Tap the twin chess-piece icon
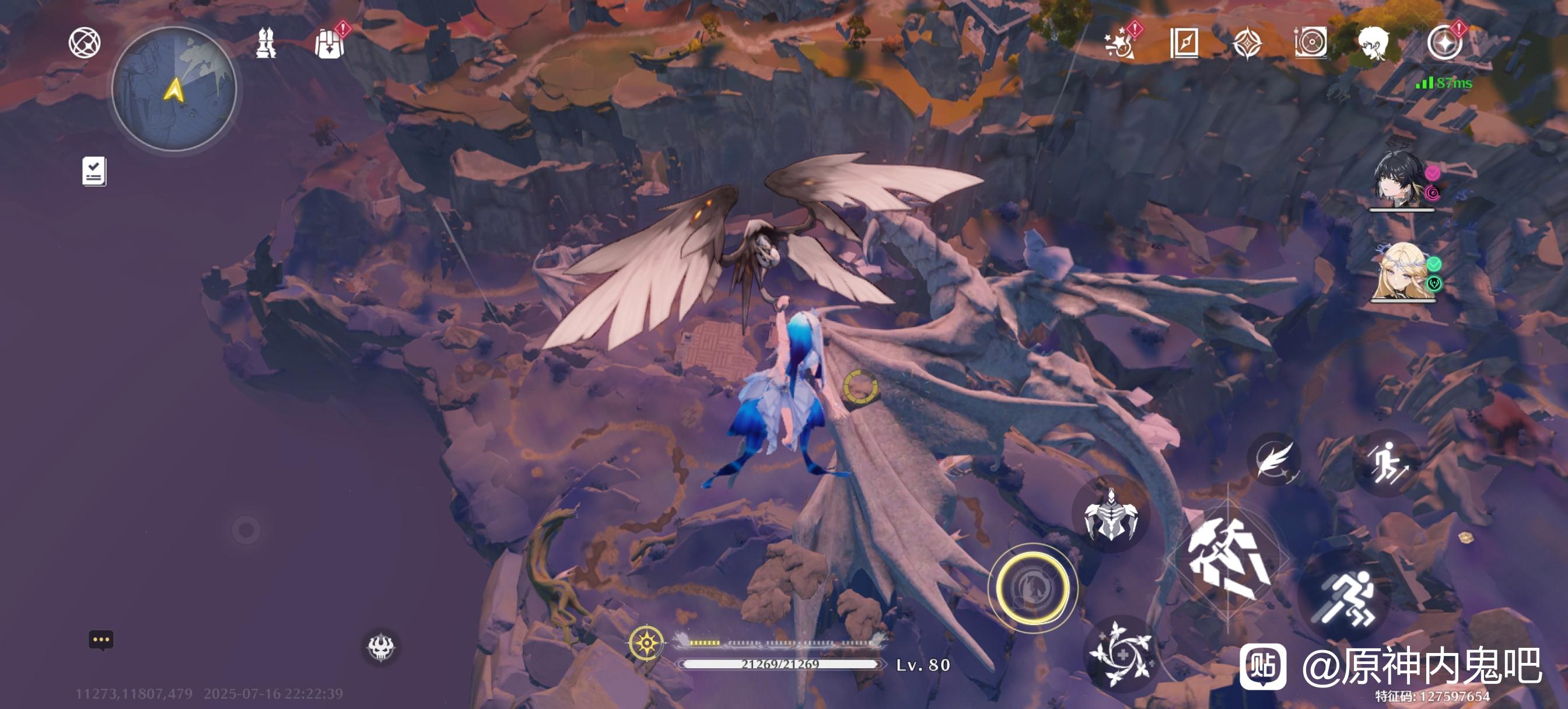1568x709 pixels. pyautogui.click(x=265, y=43)
